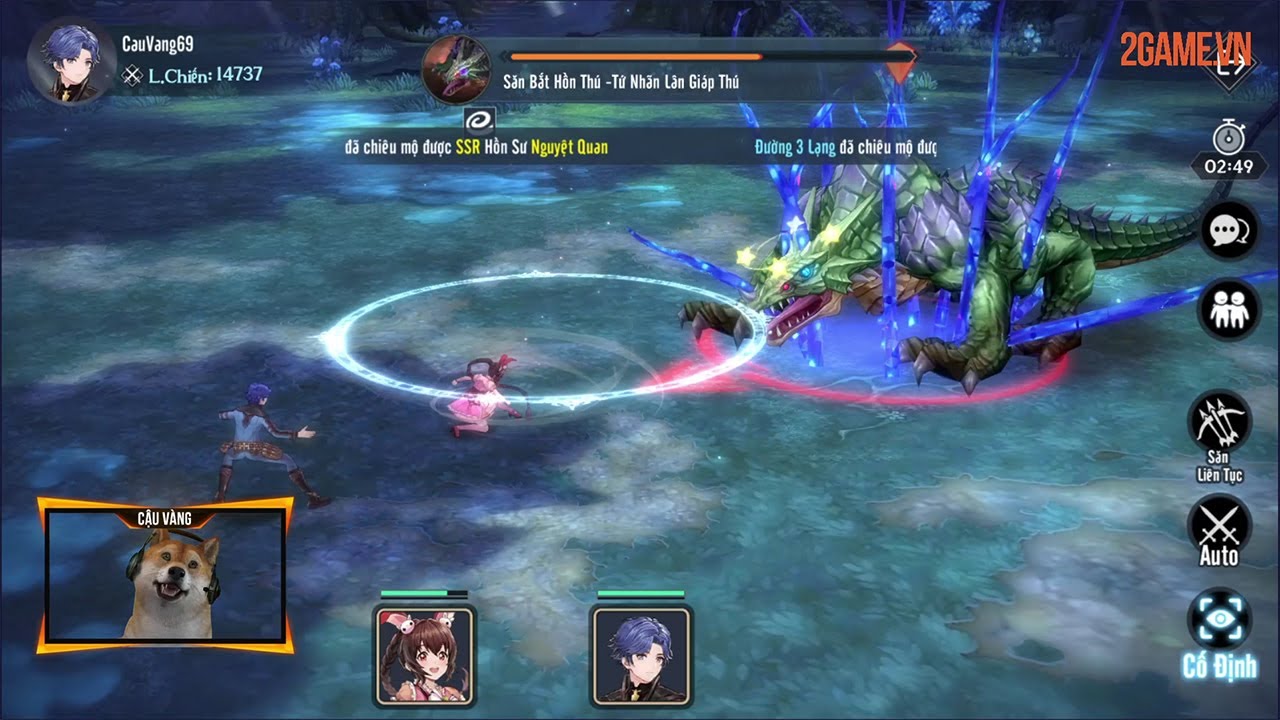Activate the Săn Liên Tục continuous hunt button
Image resolution: width=1280 pixels, height=720 pixels.
point(1219,425)
